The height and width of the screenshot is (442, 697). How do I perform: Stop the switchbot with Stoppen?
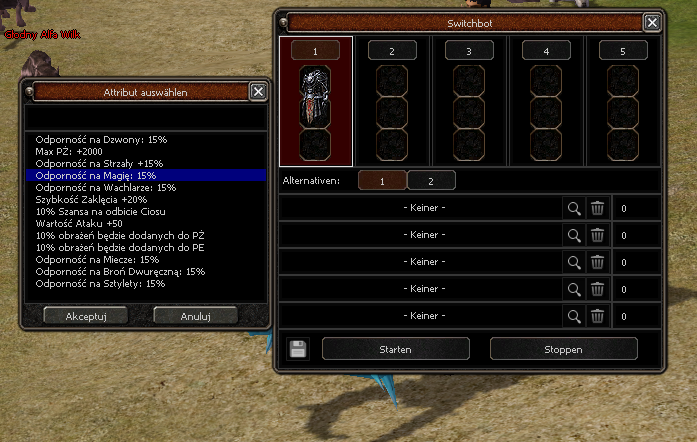563,349
